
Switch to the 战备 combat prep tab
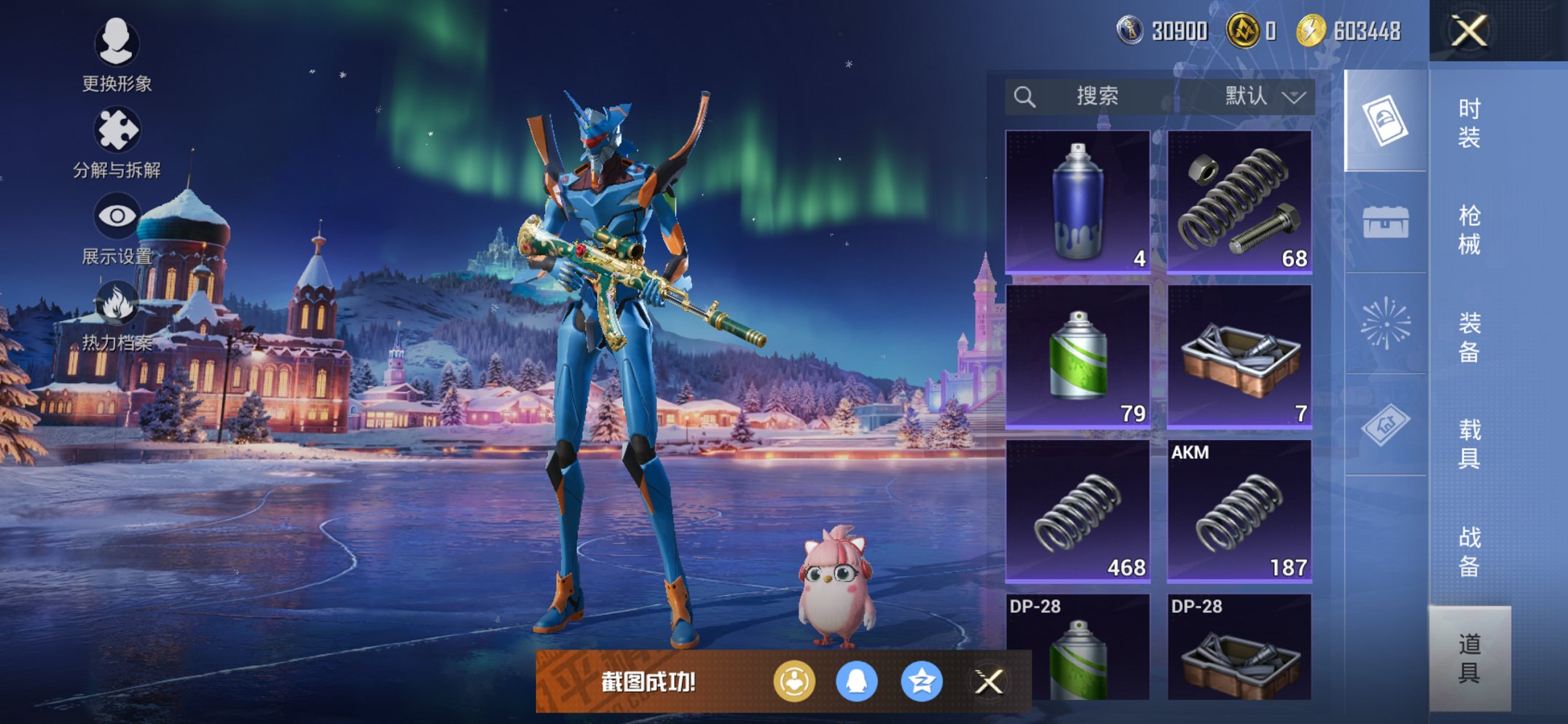click(x=1468, y=551)
